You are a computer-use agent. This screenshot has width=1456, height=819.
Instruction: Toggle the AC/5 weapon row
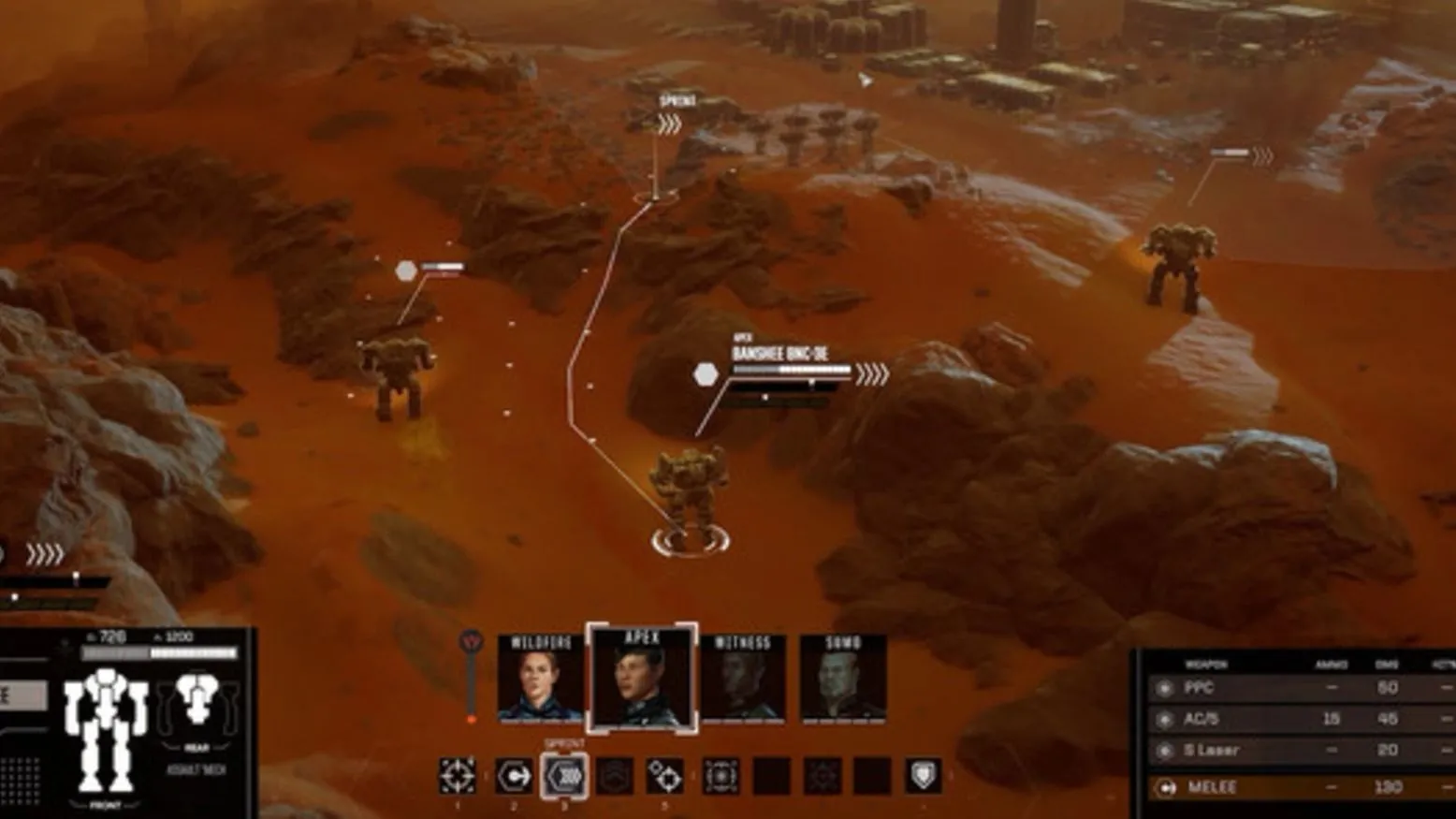[x=1301, y=719]
